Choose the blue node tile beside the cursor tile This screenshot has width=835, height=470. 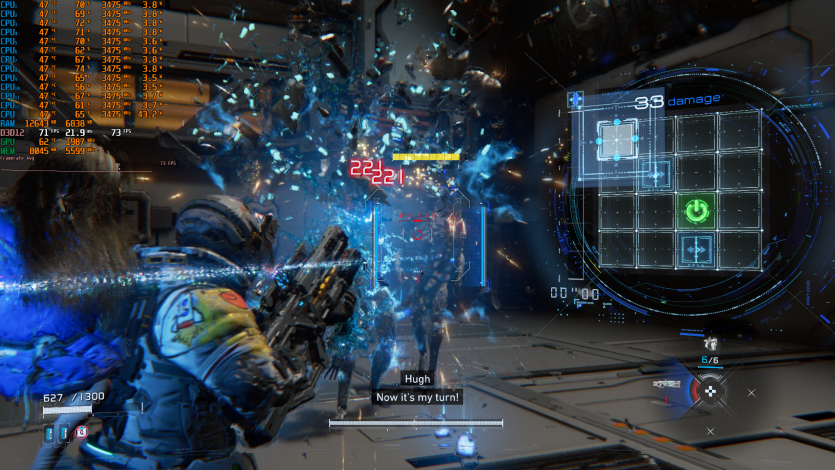click(656, 174)
